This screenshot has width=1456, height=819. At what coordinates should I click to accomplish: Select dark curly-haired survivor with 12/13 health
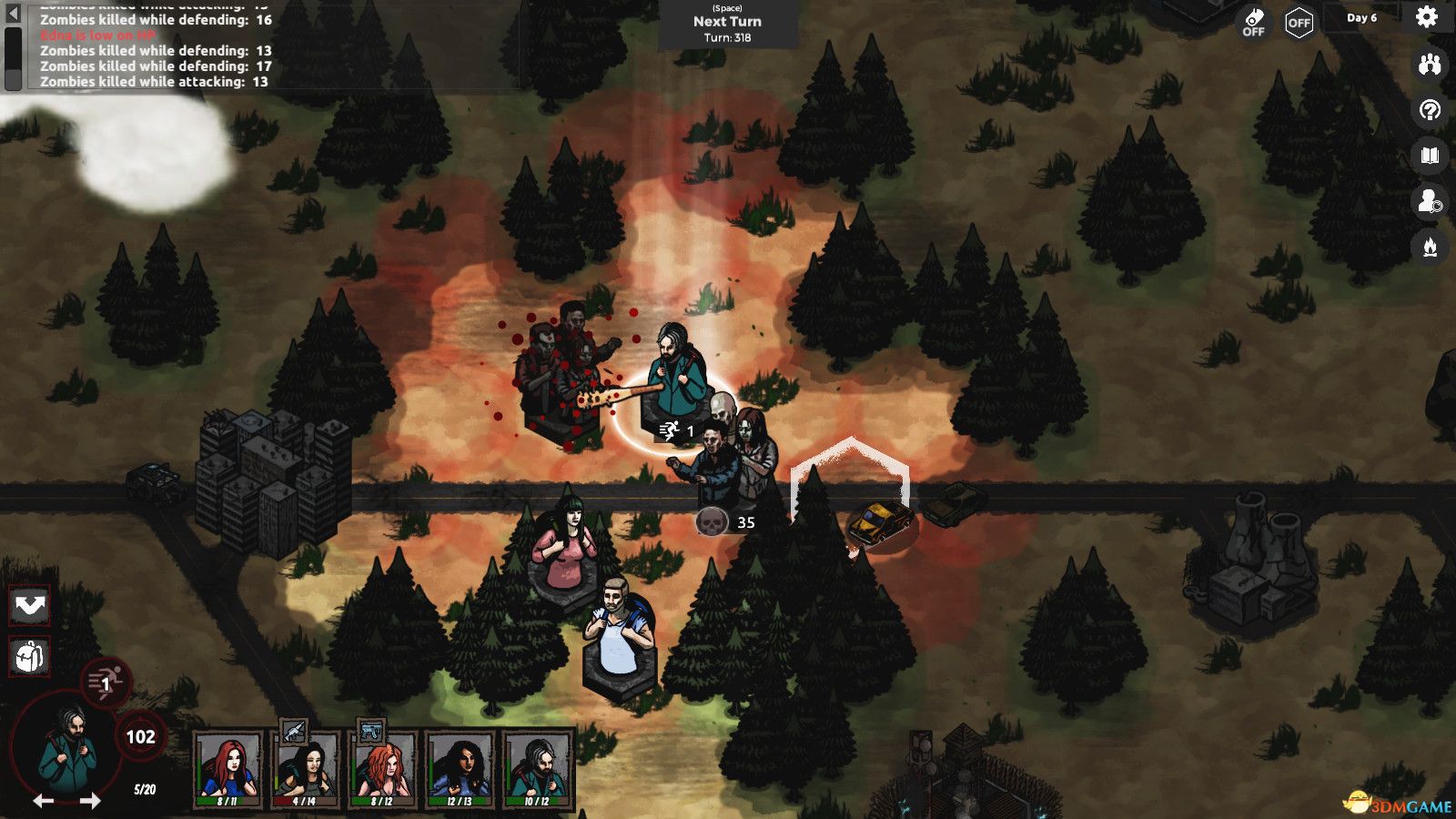[460, 769]
